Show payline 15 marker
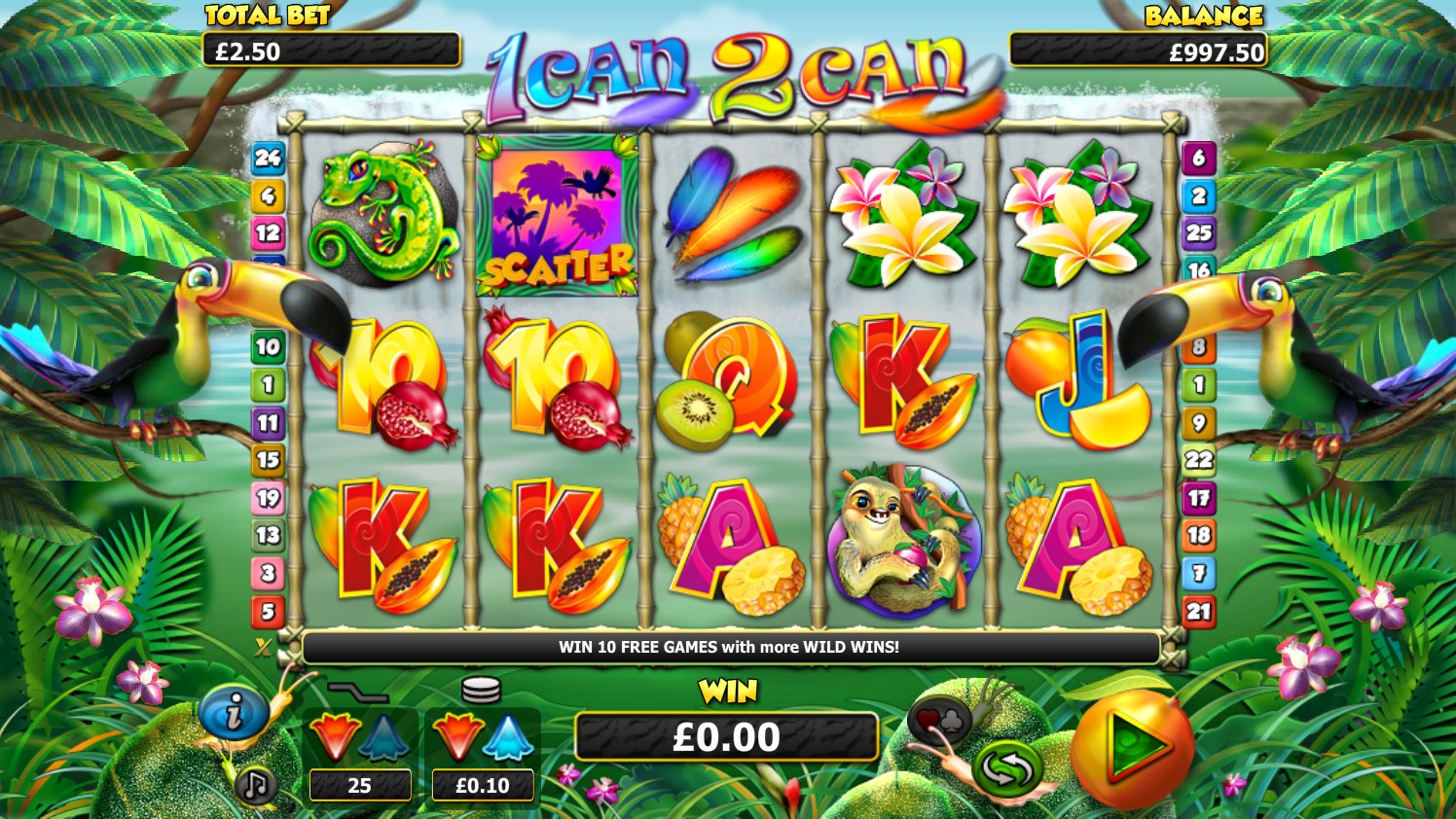 (x=268, y=460)
